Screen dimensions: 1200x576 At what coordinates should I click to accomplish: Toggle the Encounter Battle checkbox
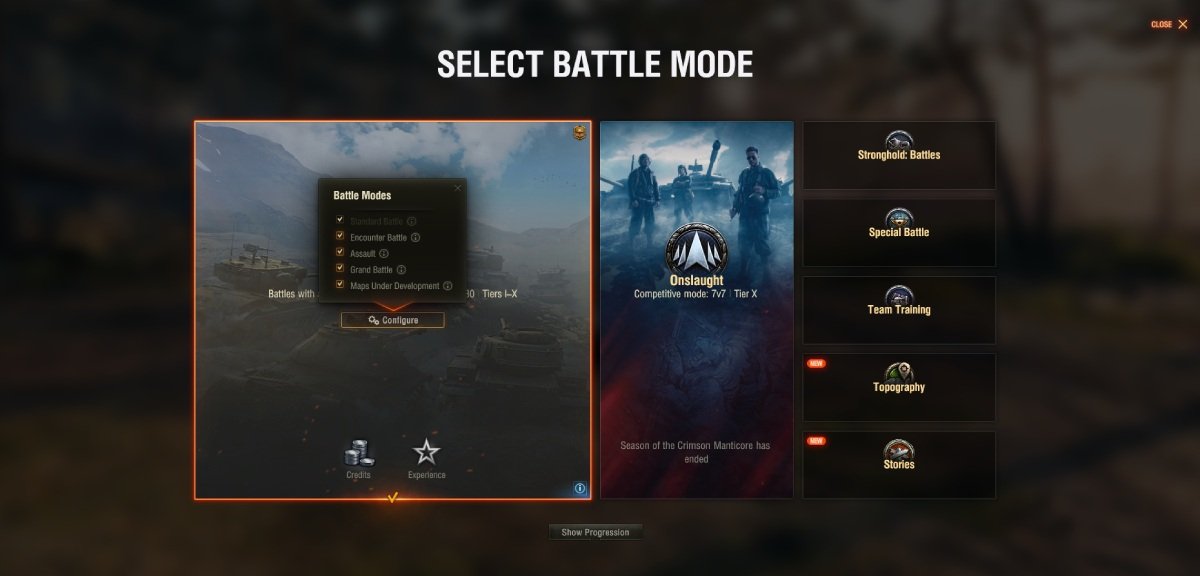[x=340, y=237]
